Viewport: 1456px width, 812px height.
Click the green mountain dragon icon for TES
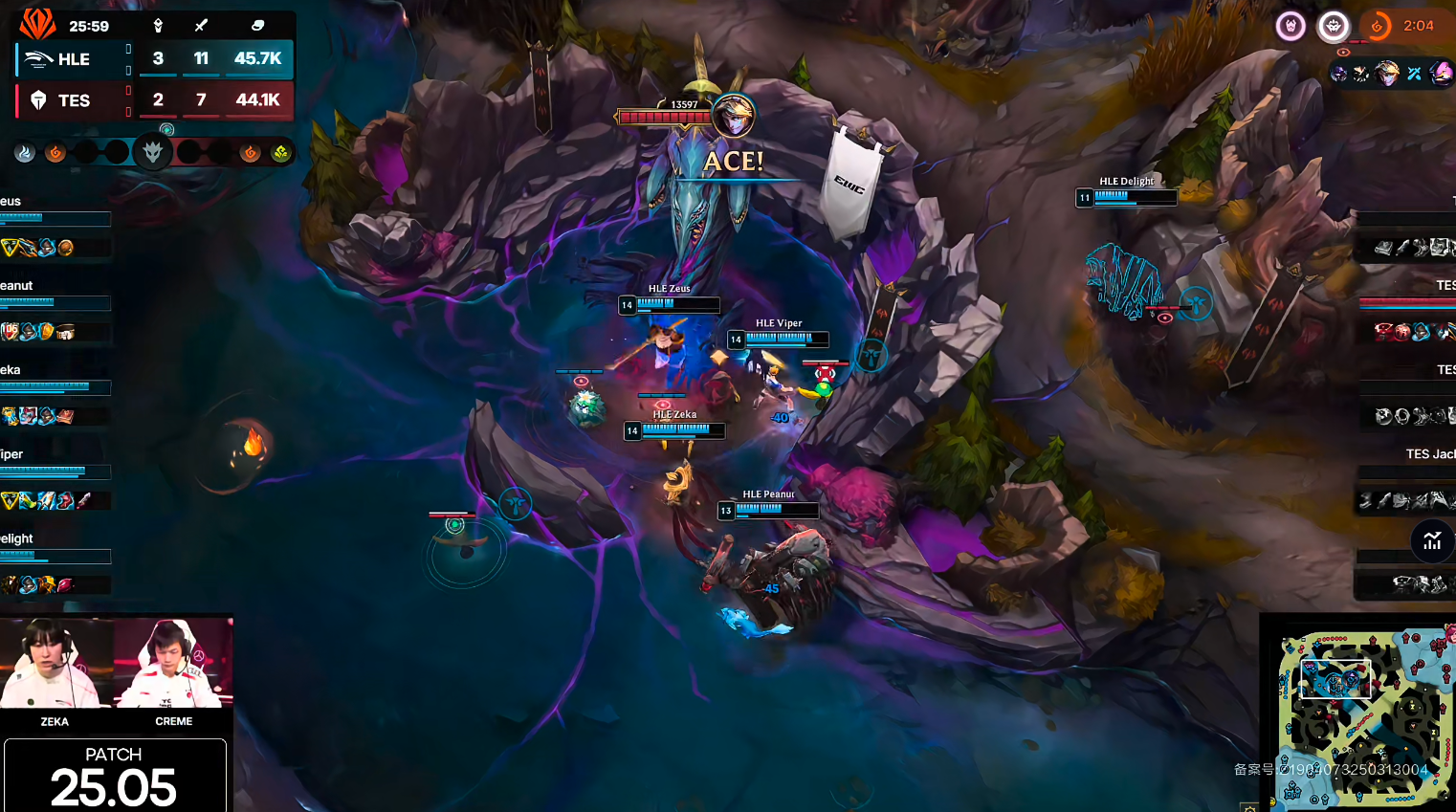(x=280, y=153)
